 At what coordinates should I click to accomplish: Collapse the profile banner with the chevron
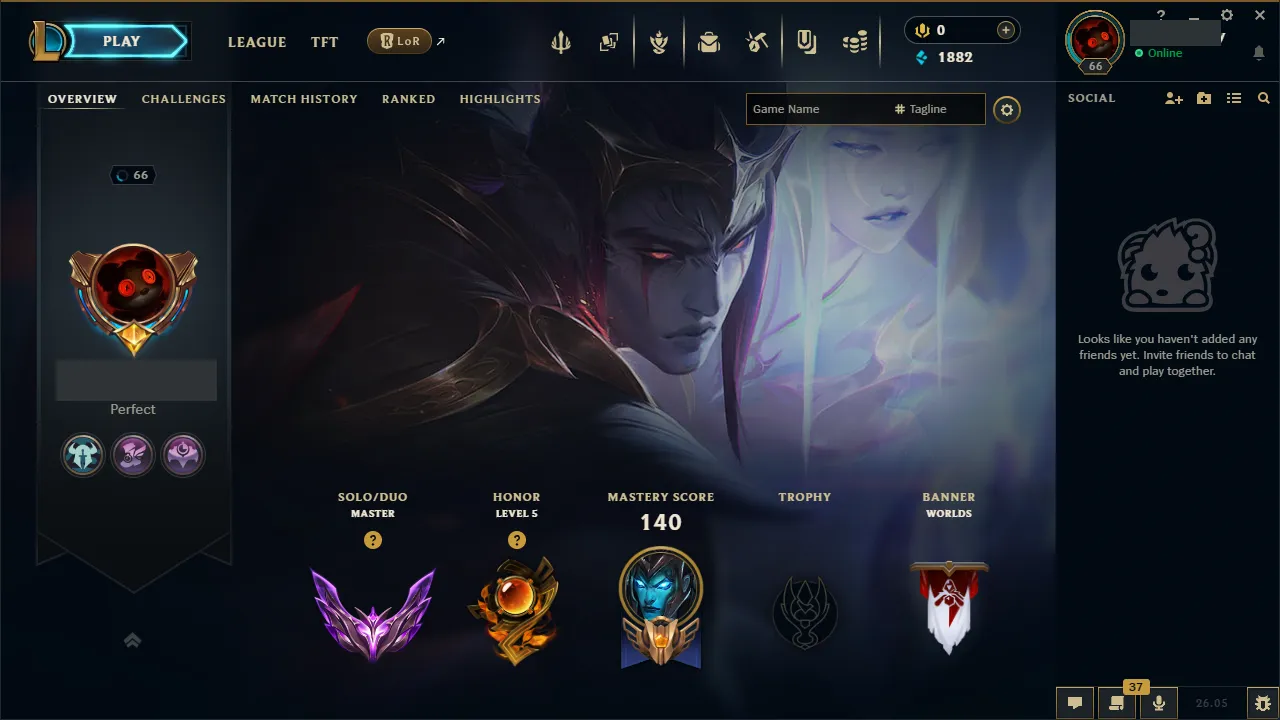click(133, 640)
